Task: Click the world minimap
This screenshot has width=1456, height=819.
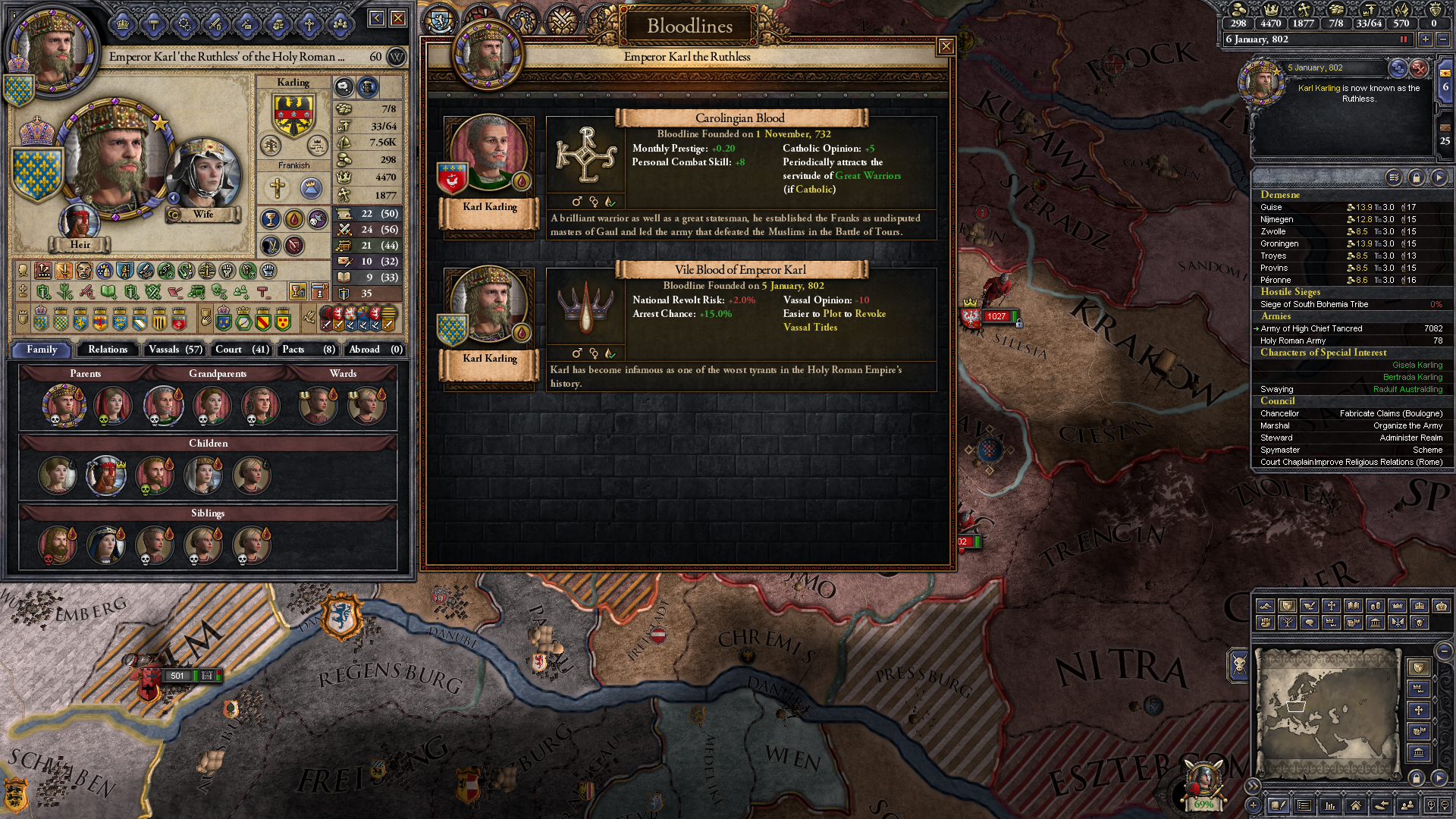Action: [x=1327, y=711]
